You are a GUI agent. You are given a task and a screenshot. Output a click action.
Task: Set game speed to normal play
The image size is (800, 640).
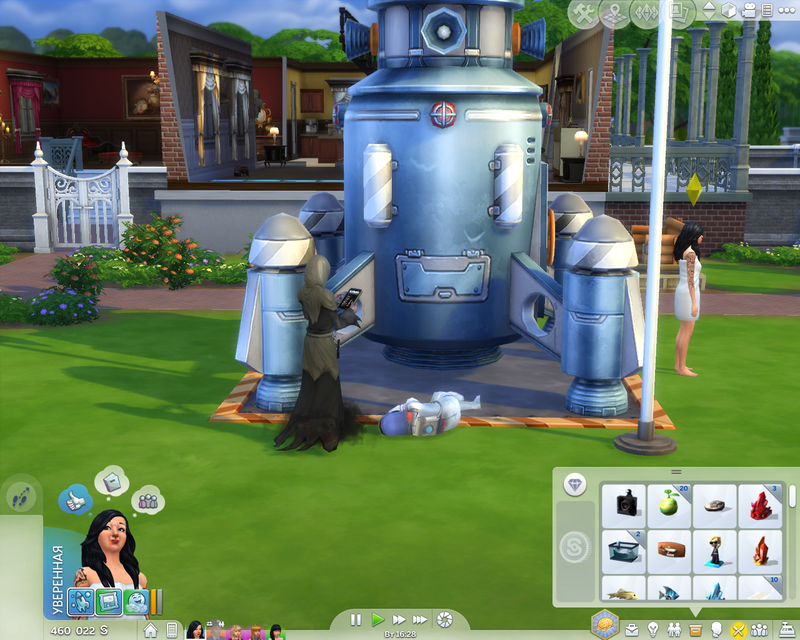378,620
